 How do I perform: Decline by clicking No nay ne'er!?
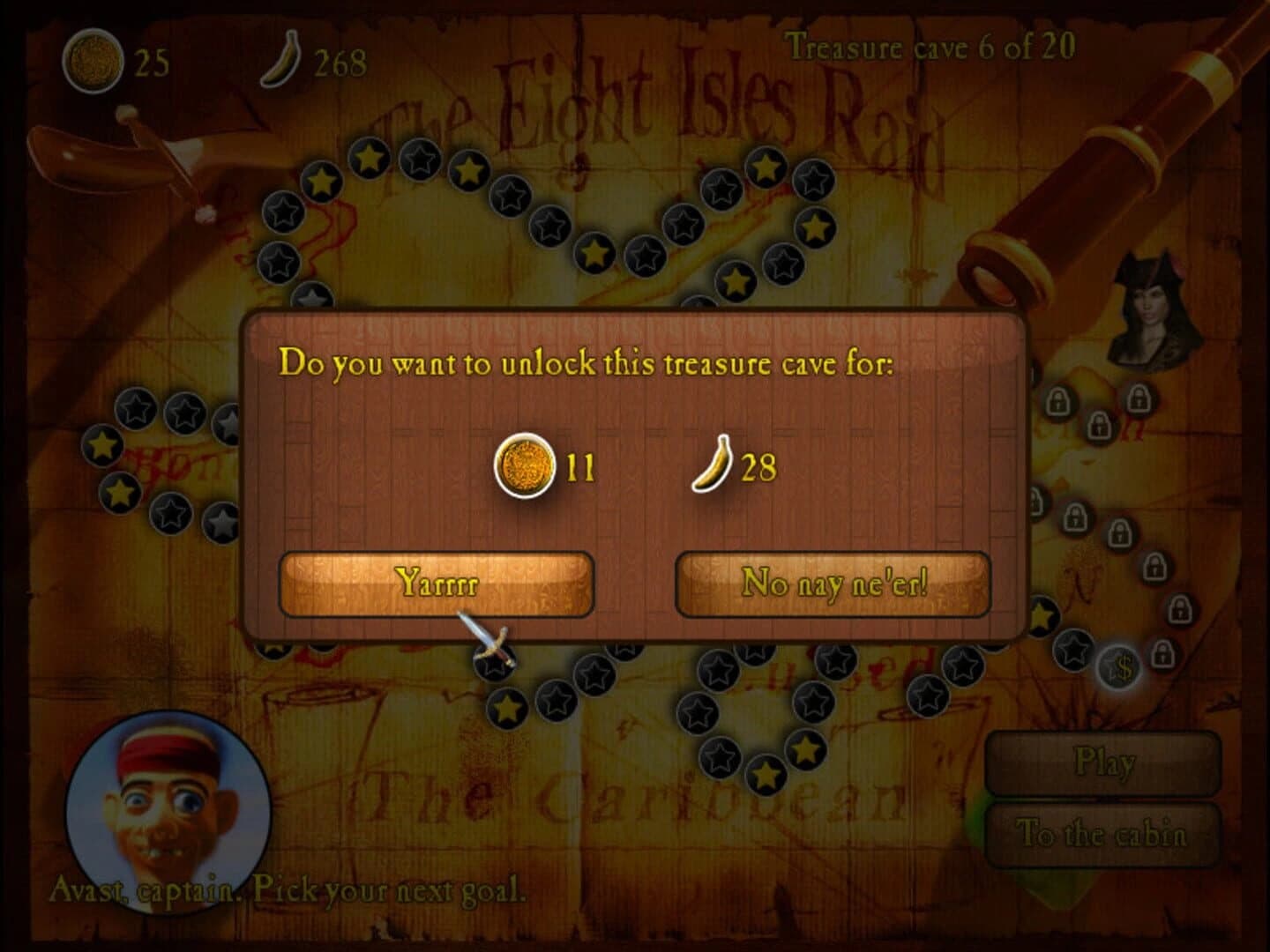[835, 583]
